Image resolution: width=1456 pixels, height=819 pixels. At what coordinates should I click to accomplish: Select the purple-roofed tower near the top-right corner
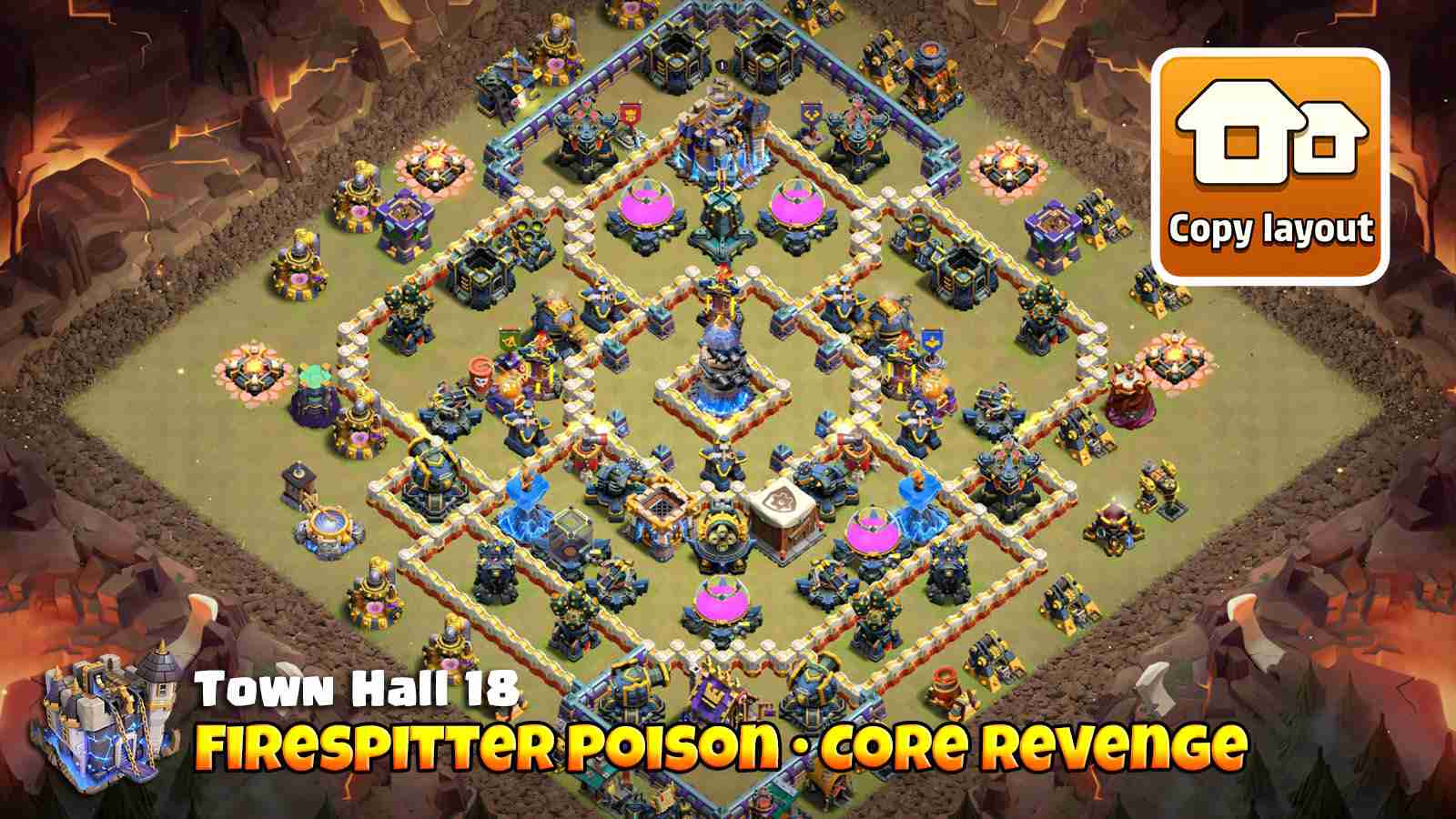[1053, 232]
